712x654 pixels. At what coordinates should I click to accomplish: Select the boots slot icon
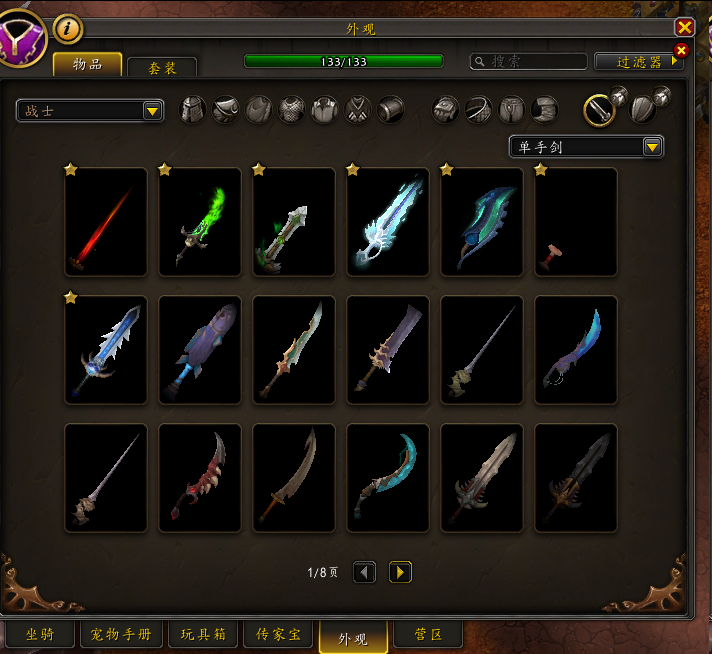pos(544,109)
